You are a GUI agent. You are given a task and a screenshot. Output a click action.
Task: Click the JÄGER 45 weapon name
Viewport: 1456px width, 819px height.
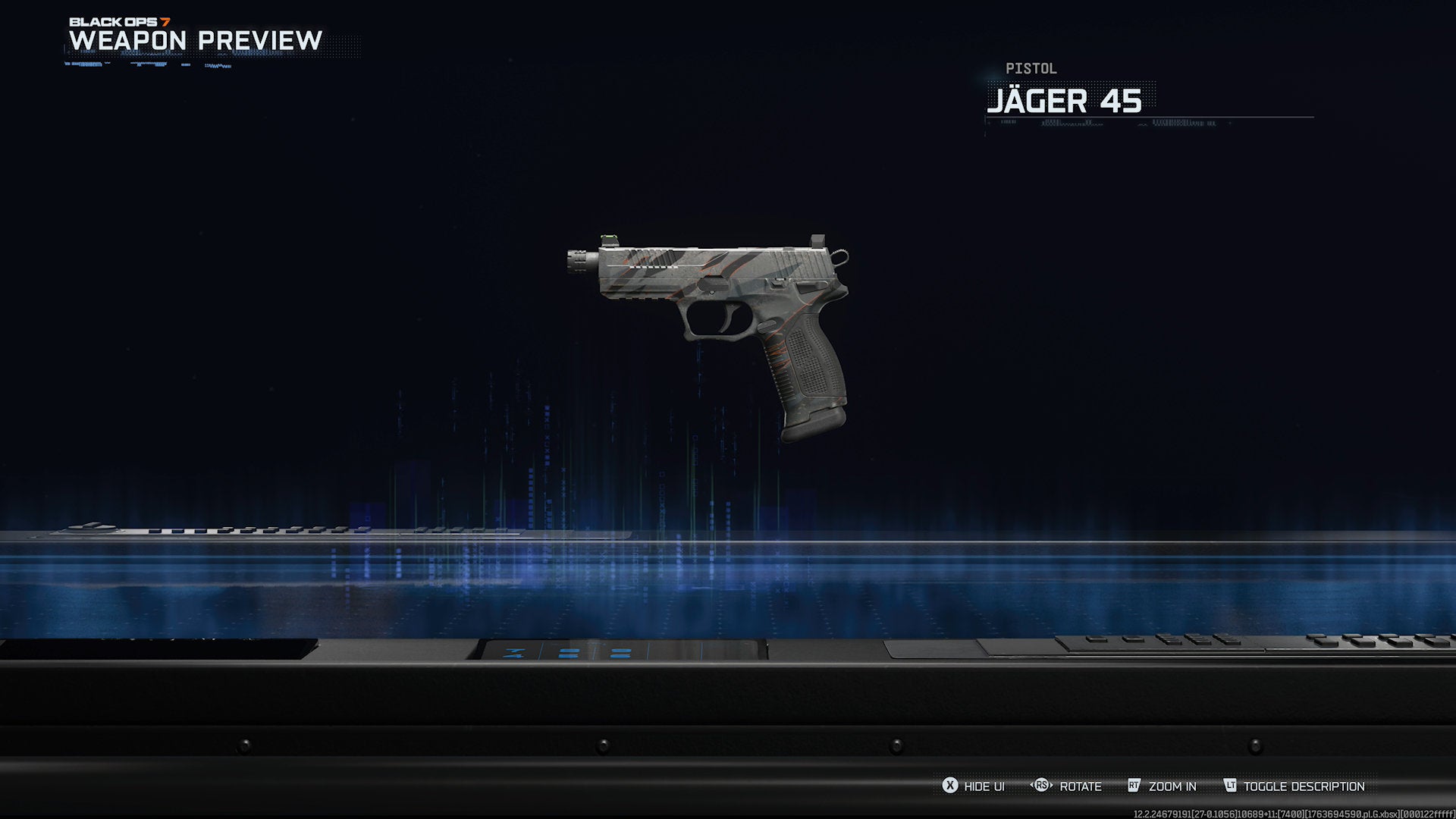(1065, 101)
